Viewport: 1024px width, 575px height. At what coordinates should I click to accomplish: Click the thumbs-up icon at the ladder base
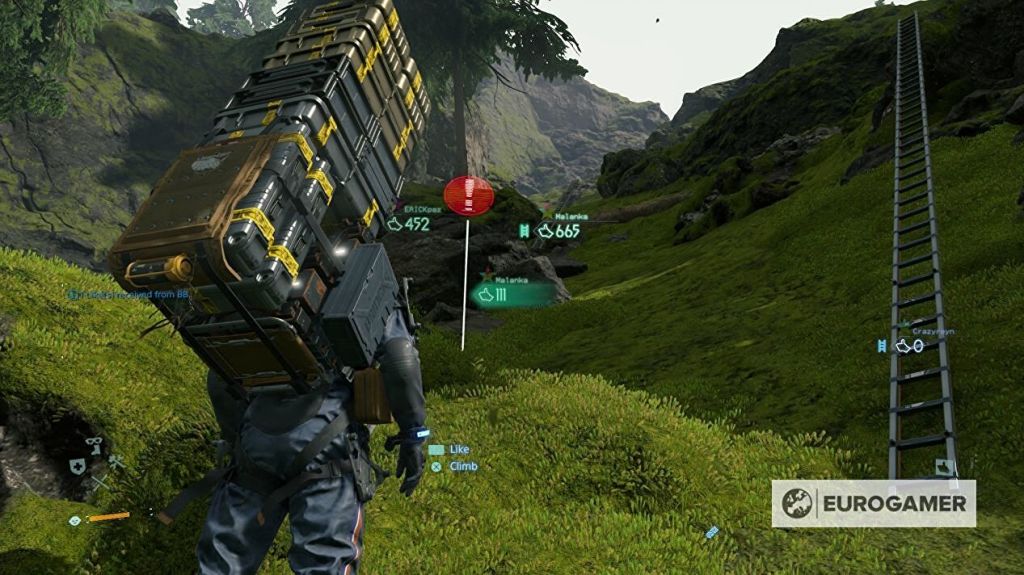coord(943,467)
